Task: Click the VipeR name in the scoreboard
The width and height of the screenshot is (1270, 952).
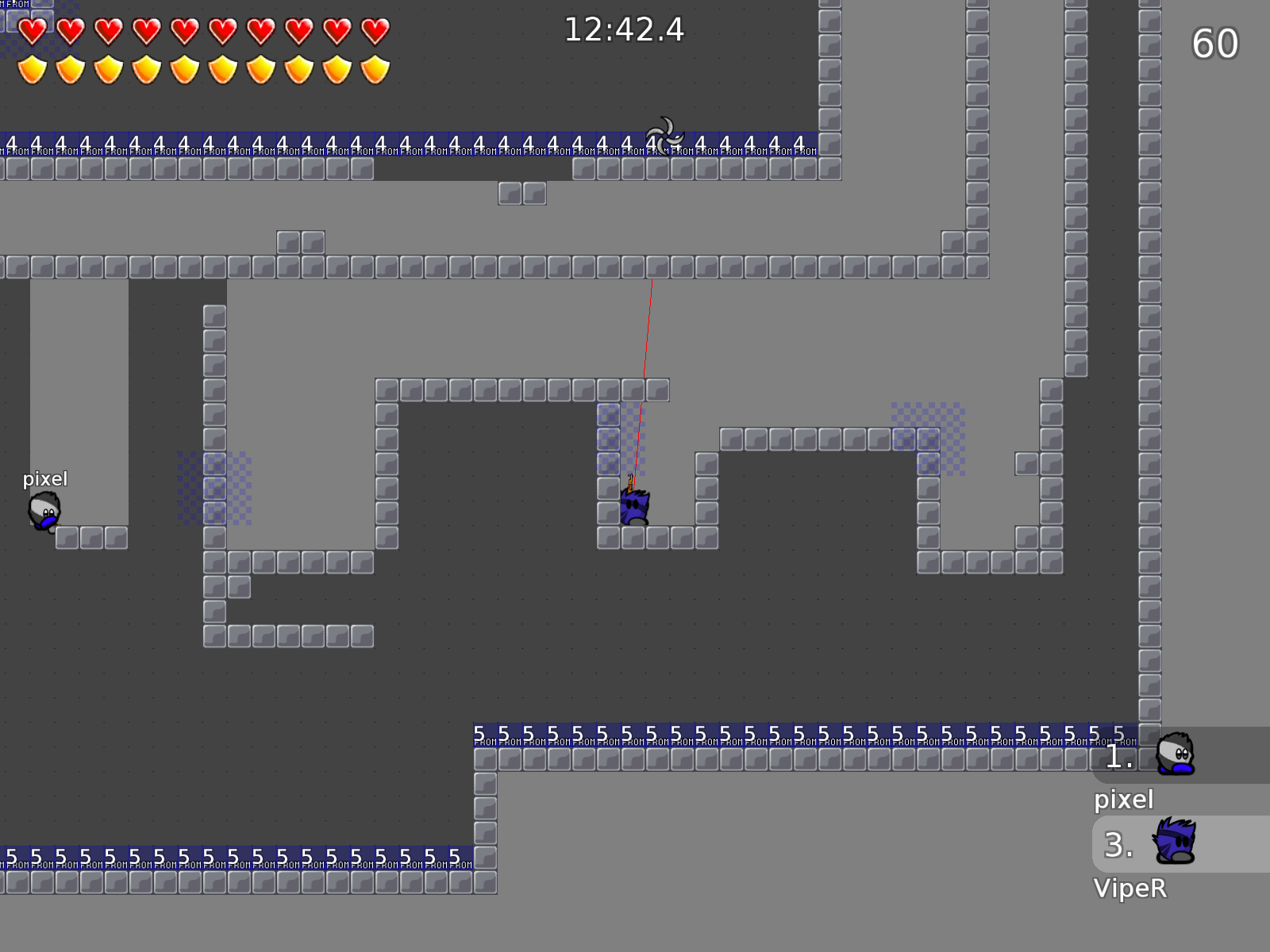Action: pos(1131,889)
